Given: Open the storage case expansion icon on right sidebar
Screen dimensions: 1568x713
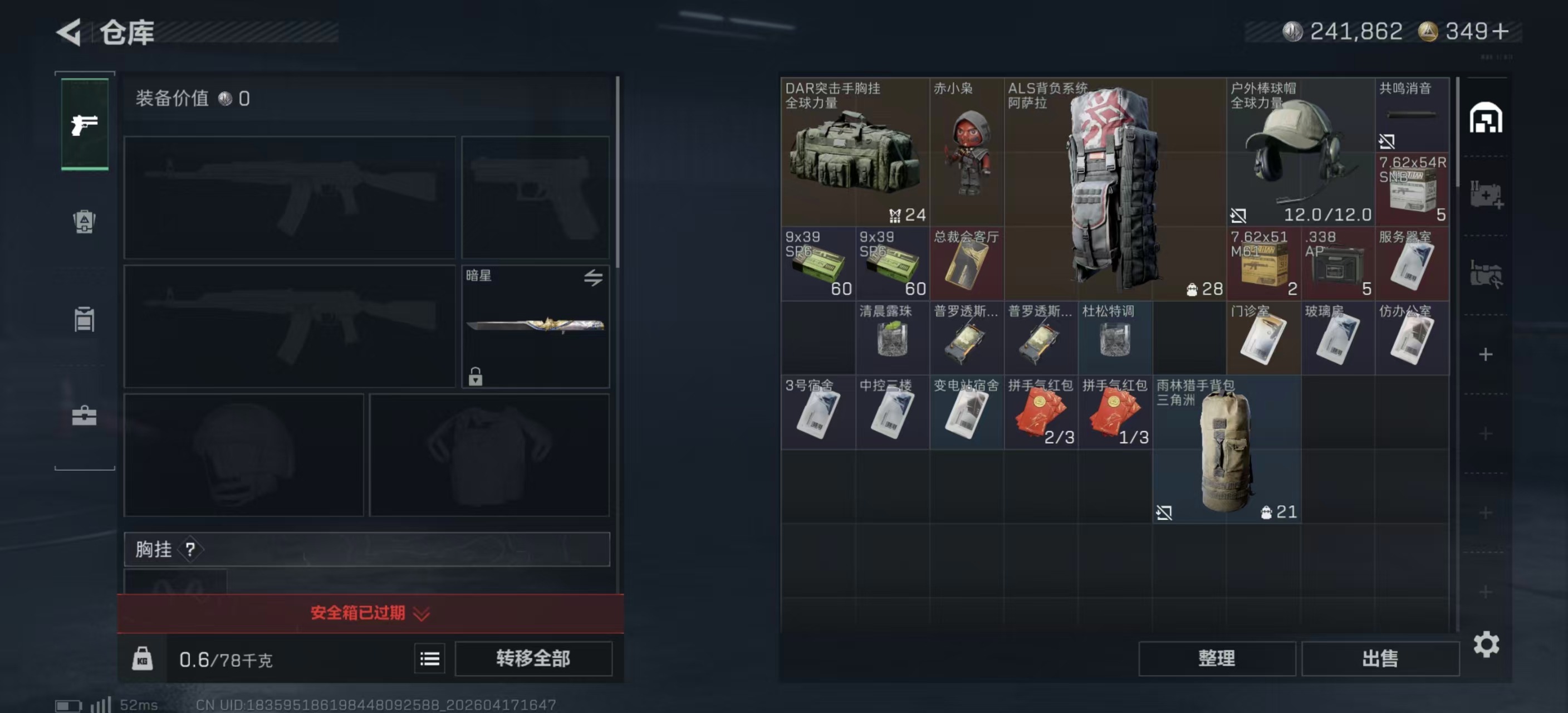Looking at the screenshot, I should point(1487,194).
